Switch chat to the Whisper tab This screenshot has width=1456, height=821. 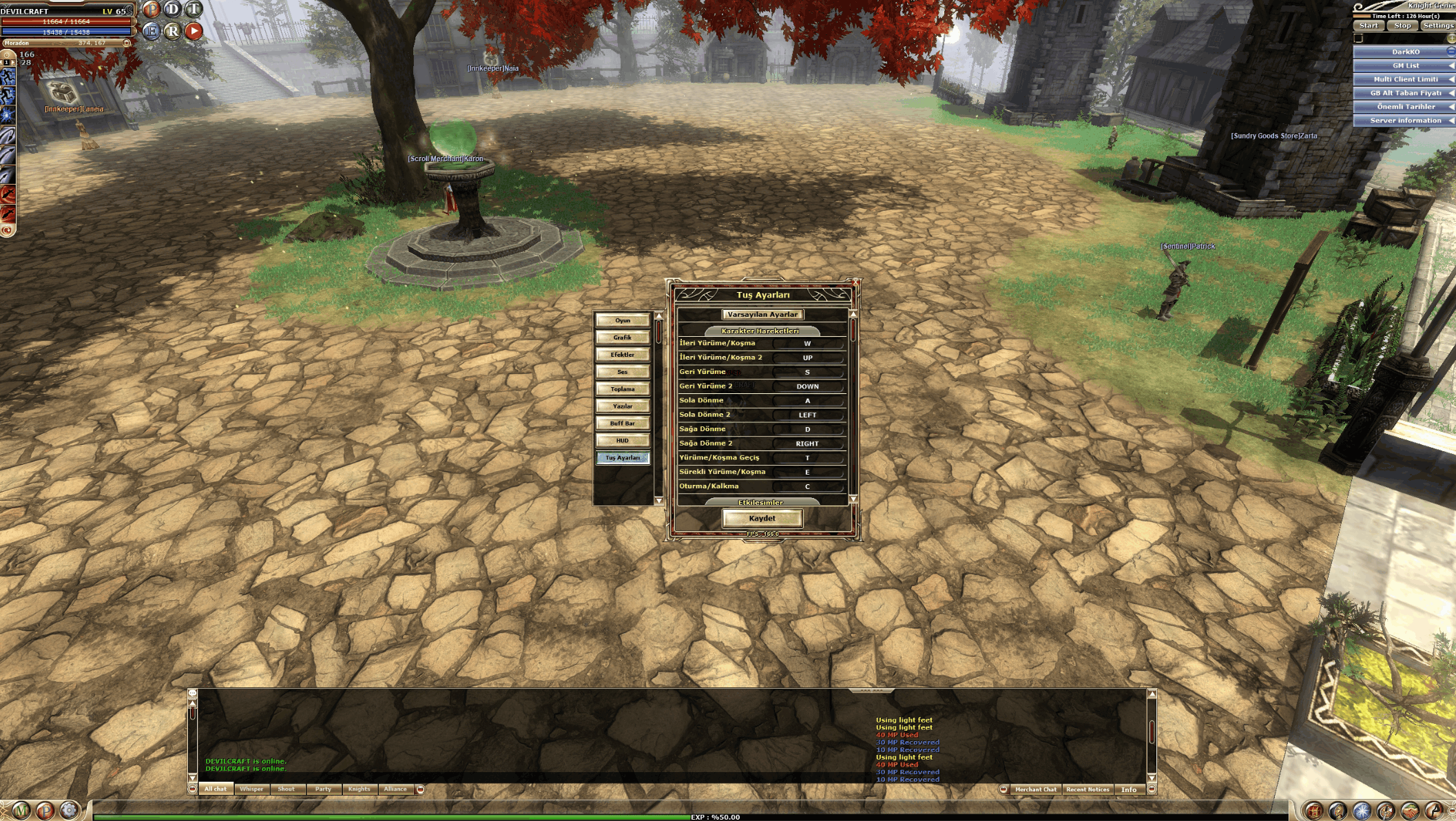pyautogui.click(x=251, y=789)
